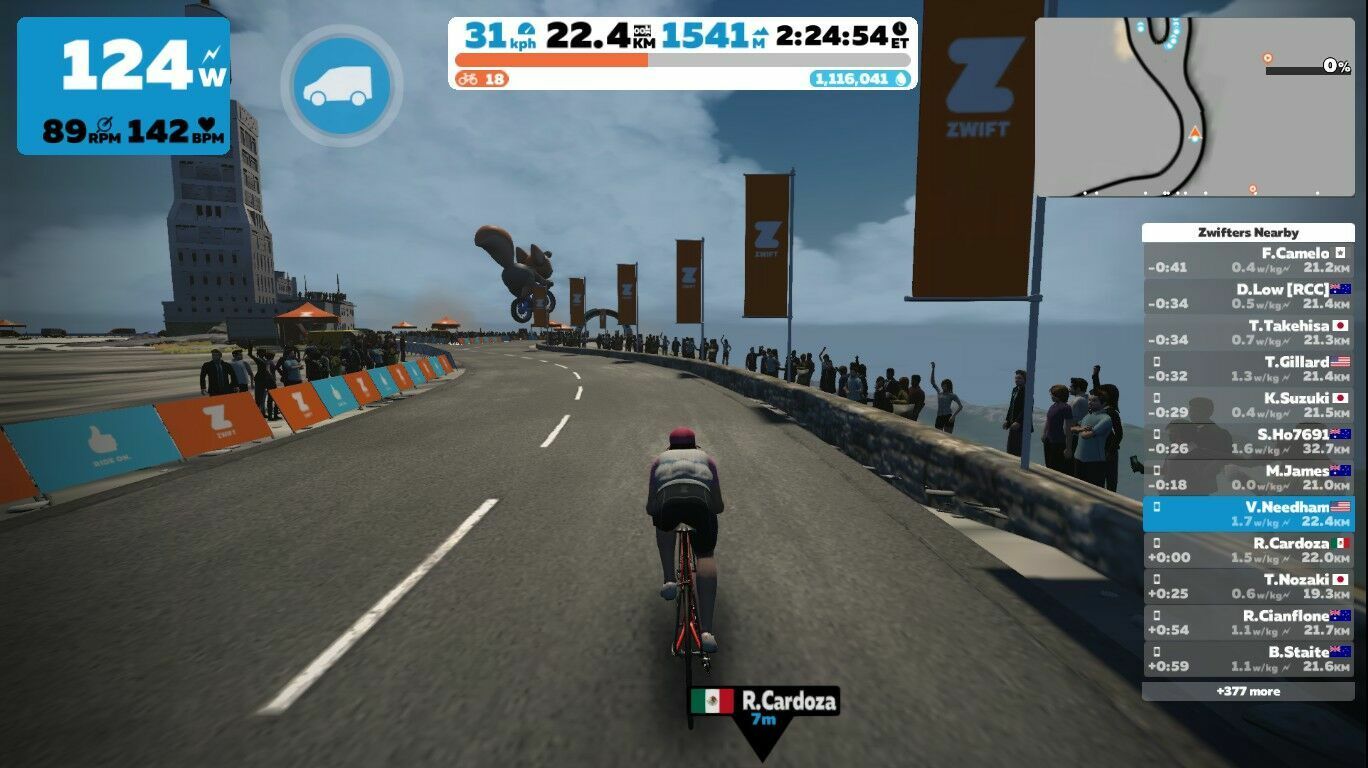This screenshot has height=768, width=1368.
Task: Open the minimap in the corner
Action: point(1194,107)
